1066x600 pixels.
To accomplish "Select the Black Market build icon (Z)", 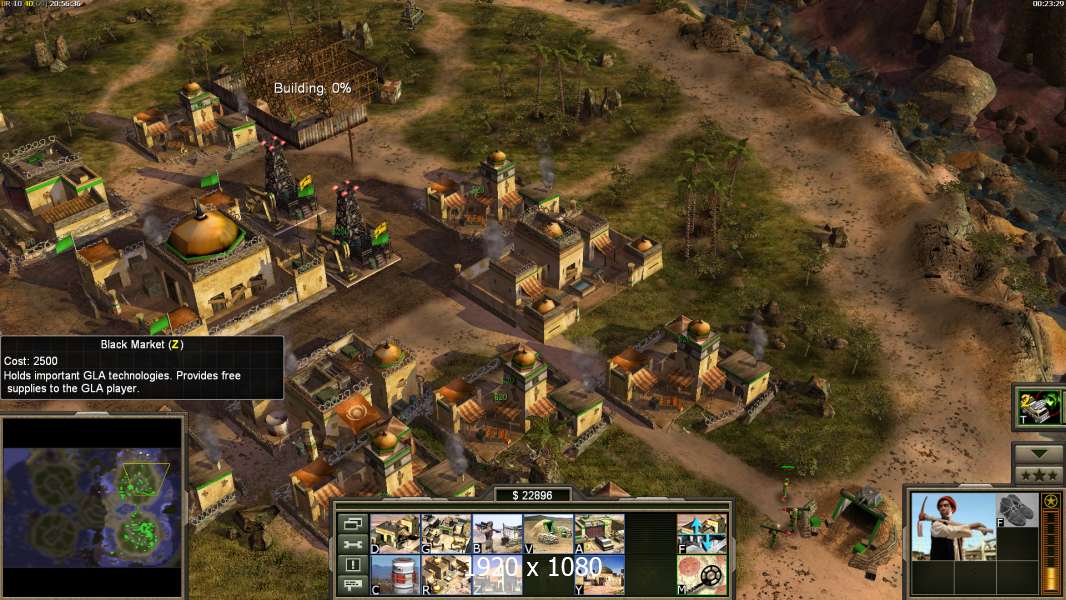I will coord(497,574).
